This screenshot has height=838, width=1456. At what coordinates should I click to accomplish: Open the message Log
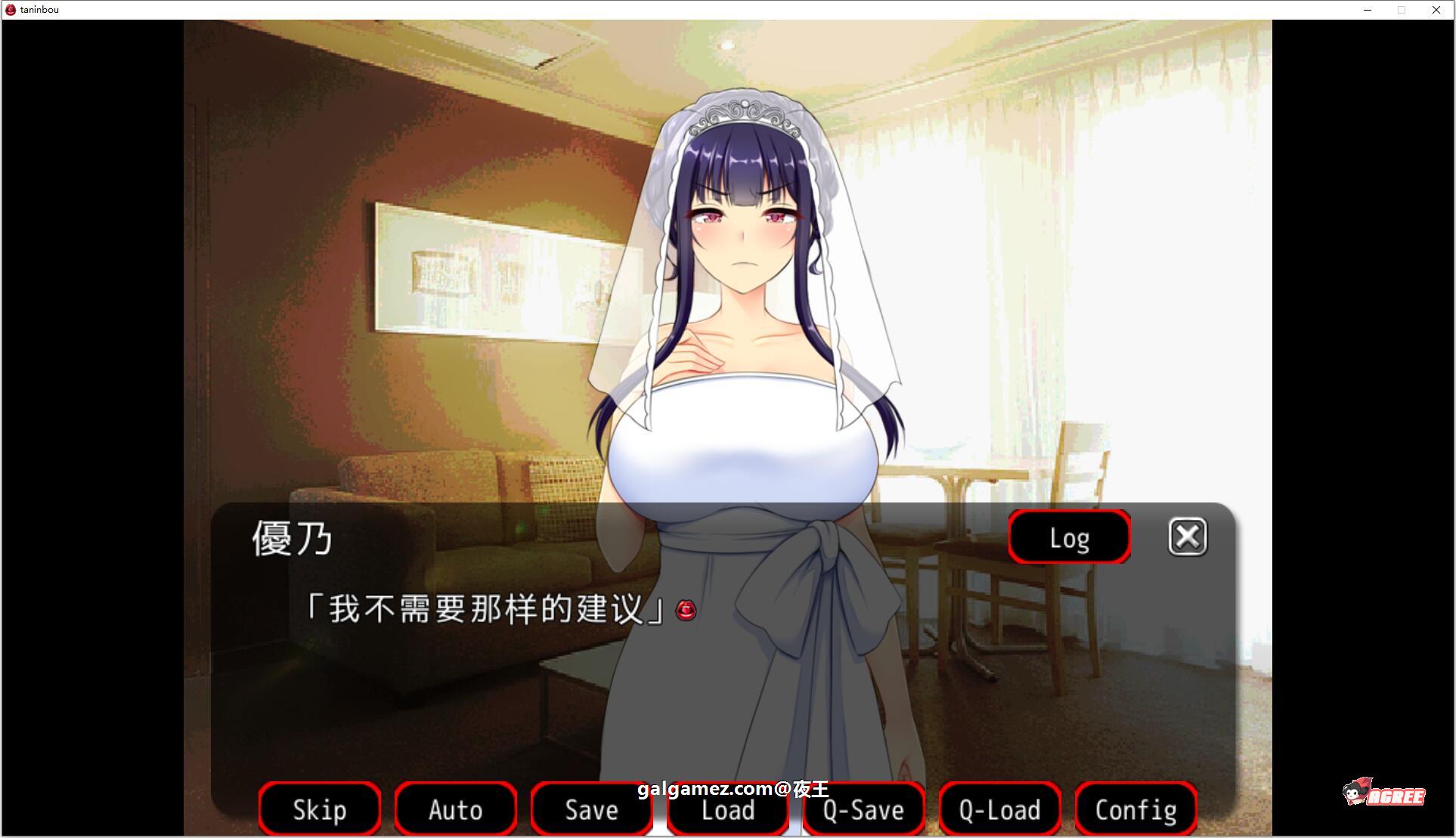point(1068,537)
